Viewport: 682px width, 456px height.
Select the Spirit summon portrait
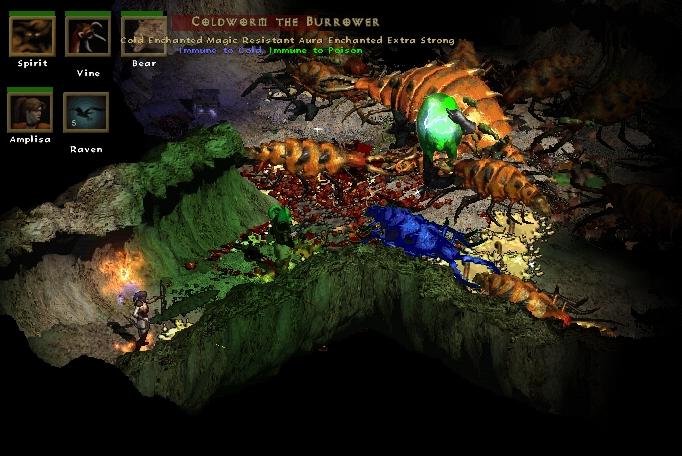(x=32, y=35)
